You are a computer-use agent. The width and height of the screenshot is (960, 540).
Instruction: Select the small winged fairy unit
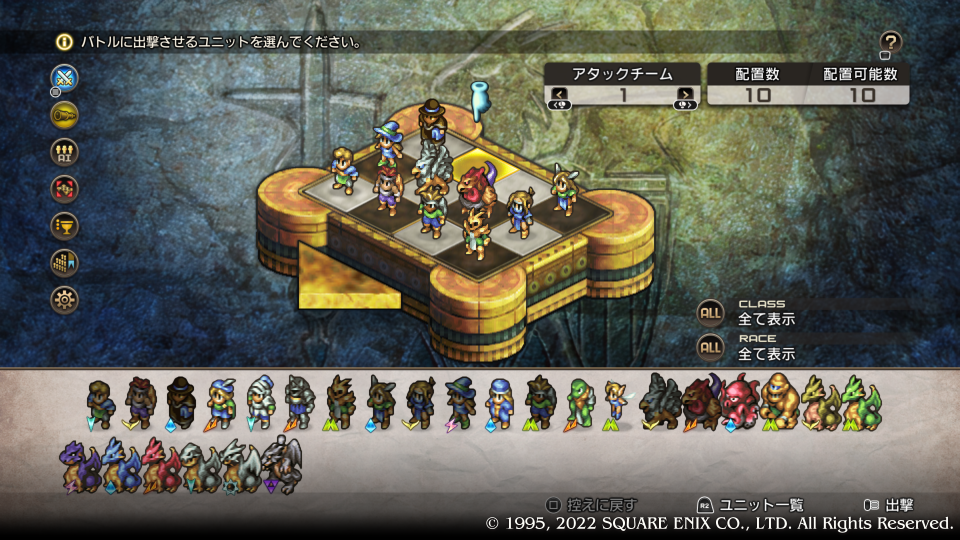pos(617,402)
